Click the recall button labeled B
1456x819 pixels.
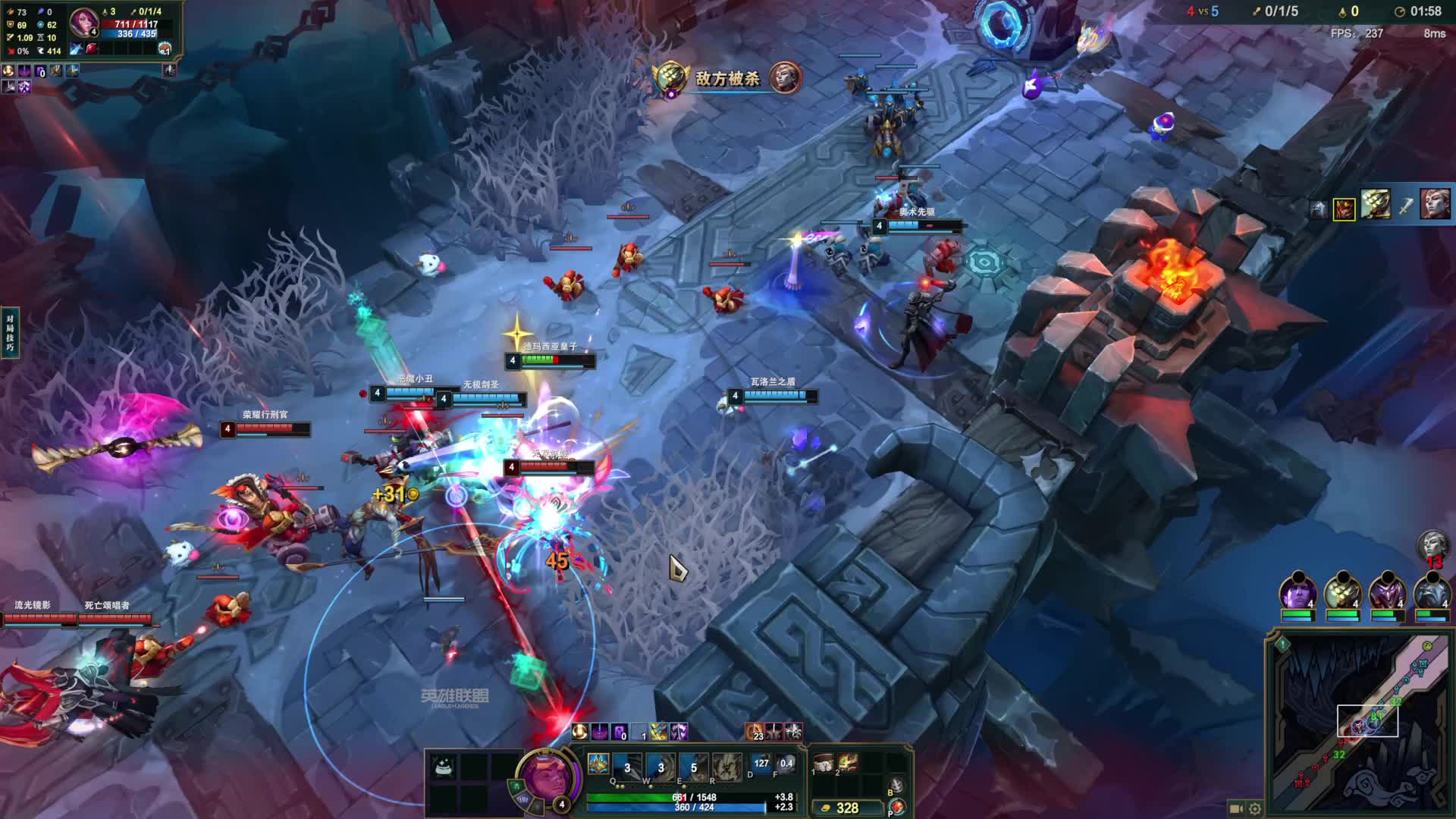(x=896, y=786)
